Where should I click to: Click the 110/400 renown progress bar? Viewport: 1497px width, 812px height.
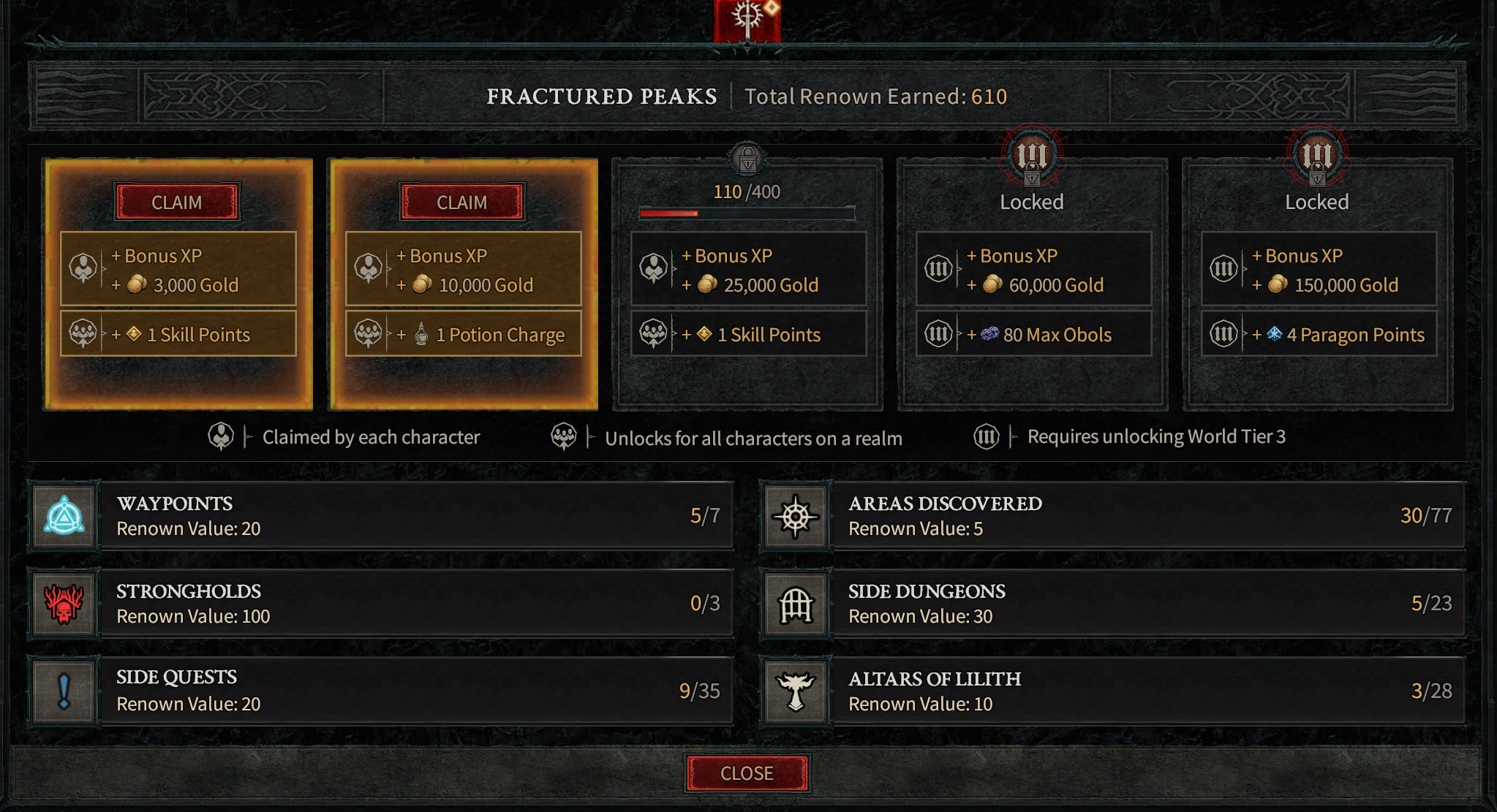746,214
